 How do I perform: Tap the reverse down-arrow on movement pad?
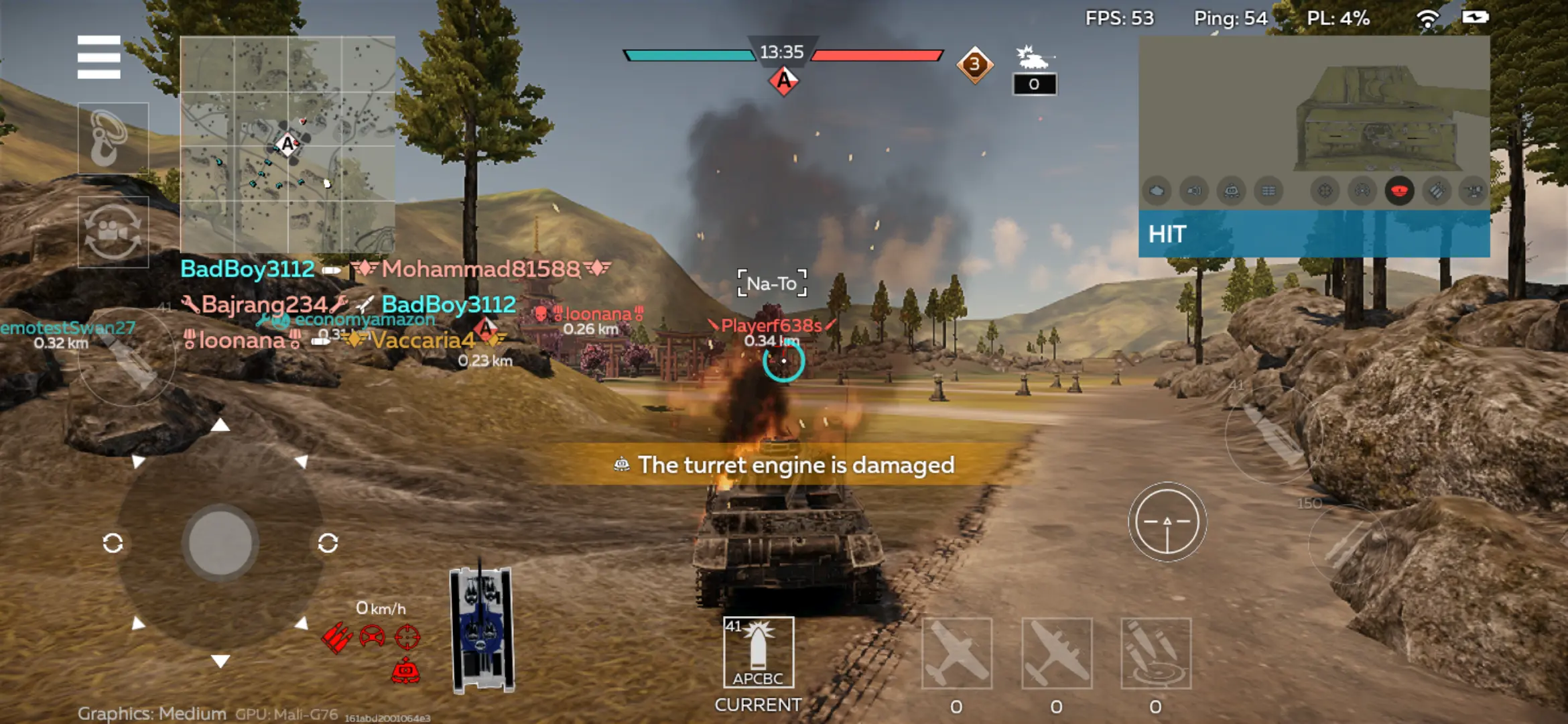220,661
